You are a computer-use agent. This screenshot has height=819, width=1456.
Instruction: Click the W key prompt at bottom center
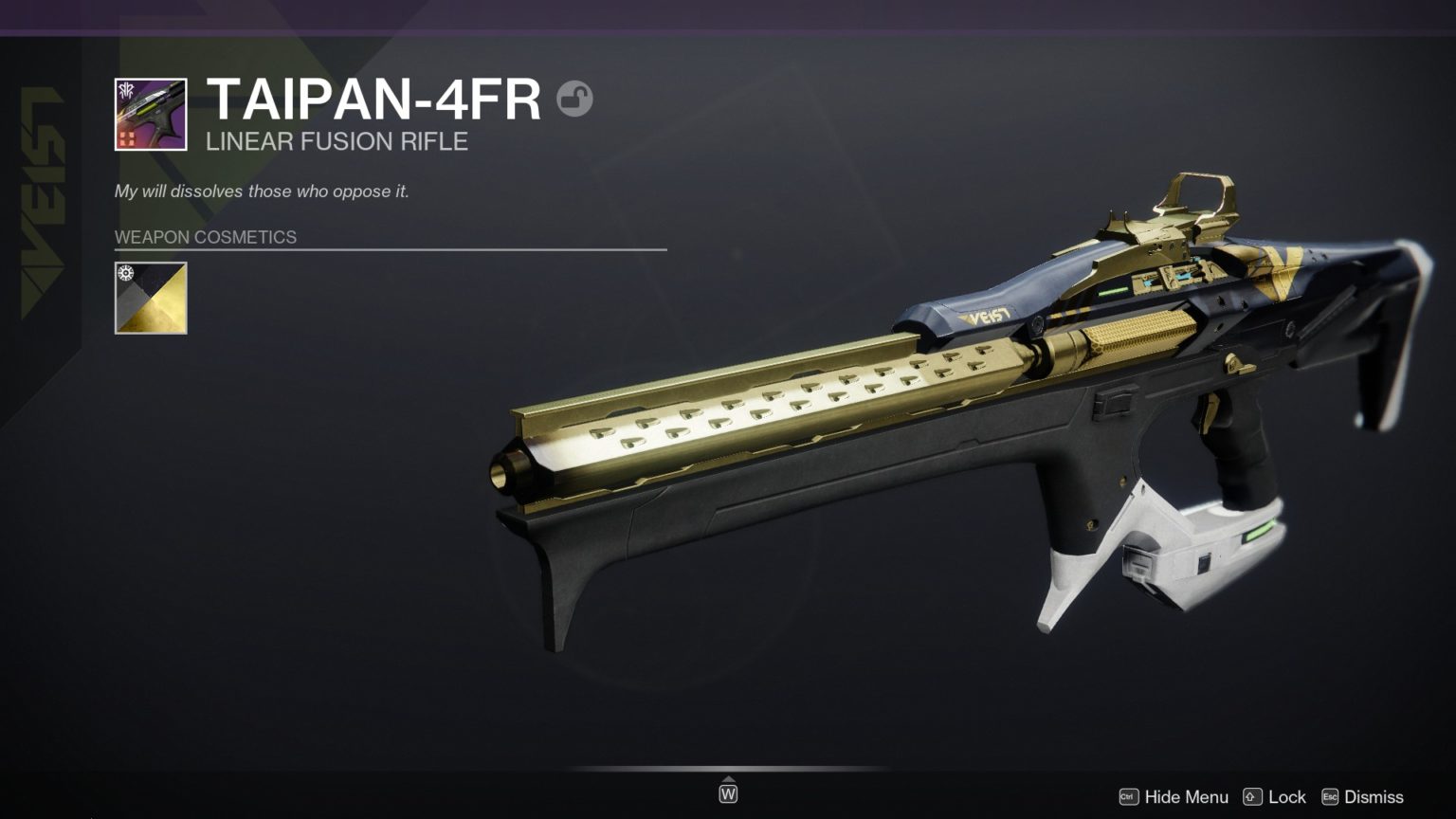tap(728, 793)
